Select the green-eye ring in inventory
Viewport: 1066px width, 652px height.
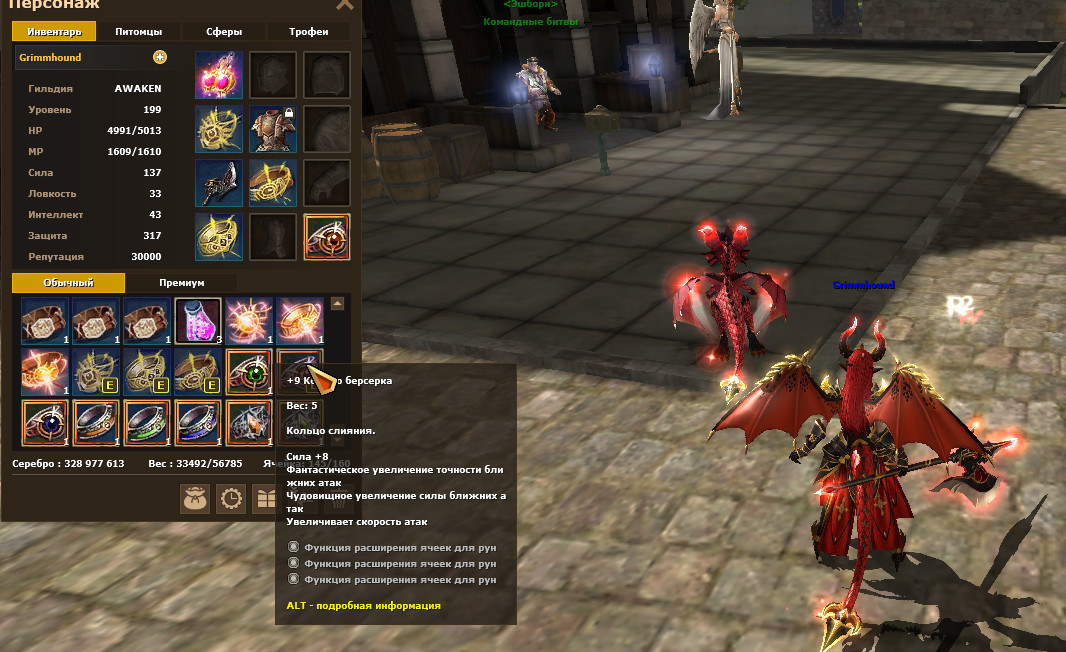click(x=248, y=371)
